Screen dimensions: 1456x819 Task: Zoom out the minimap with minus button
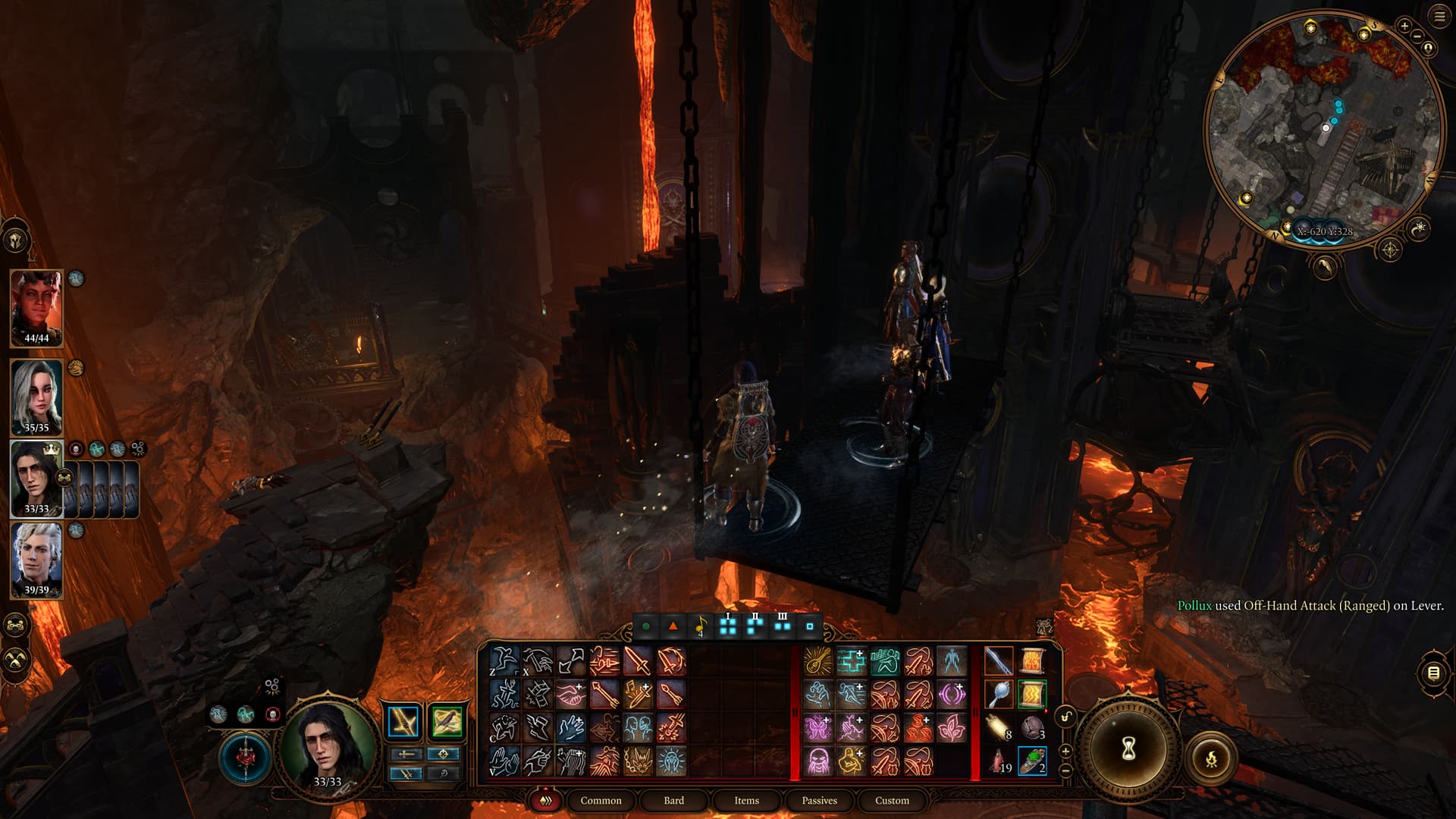(x=1417, y=36)
